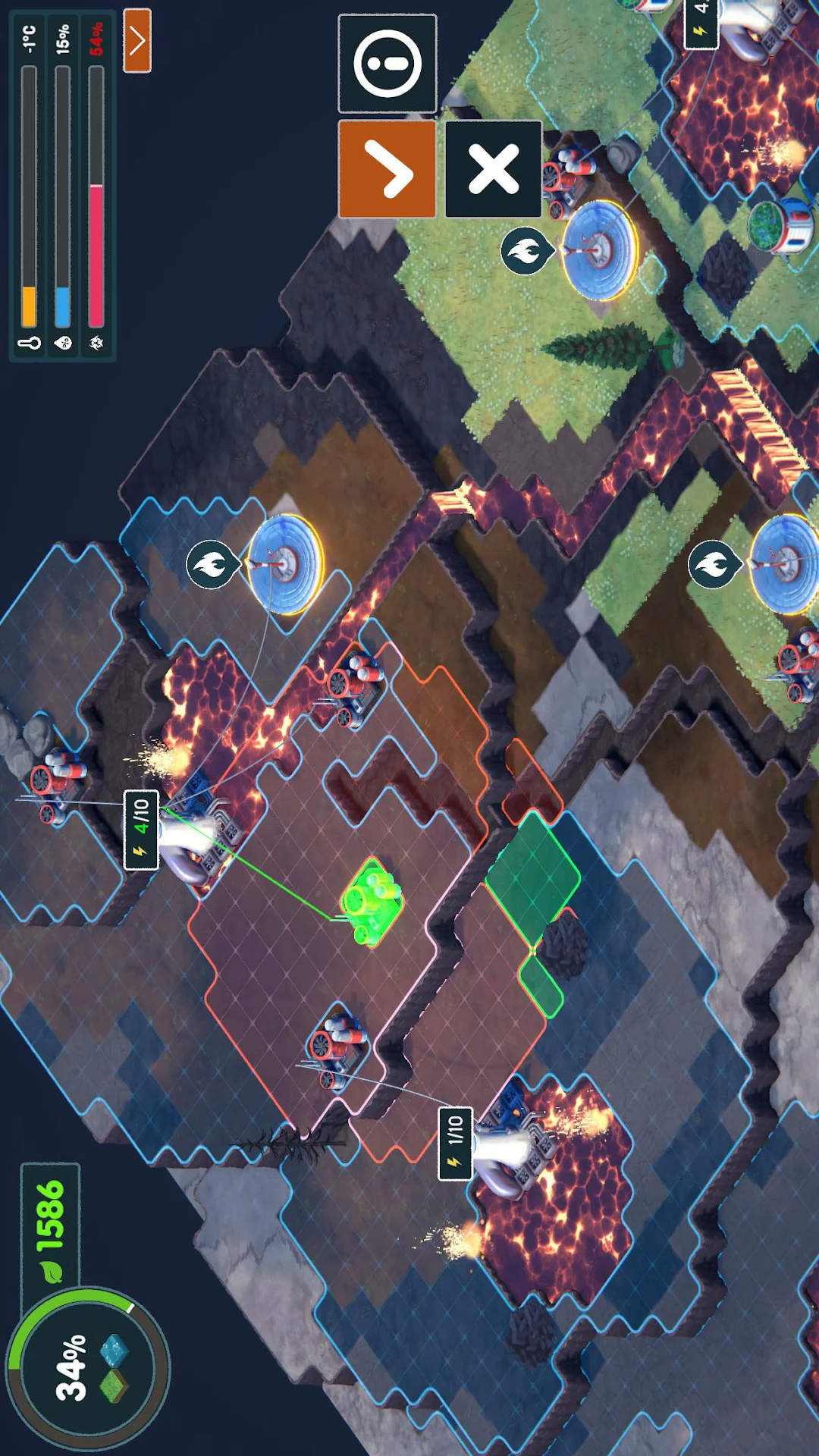Viewport: 819px width, 1456px height.
Task: Confirm placement with the orange checkmark button
Action: pos(387,169)
